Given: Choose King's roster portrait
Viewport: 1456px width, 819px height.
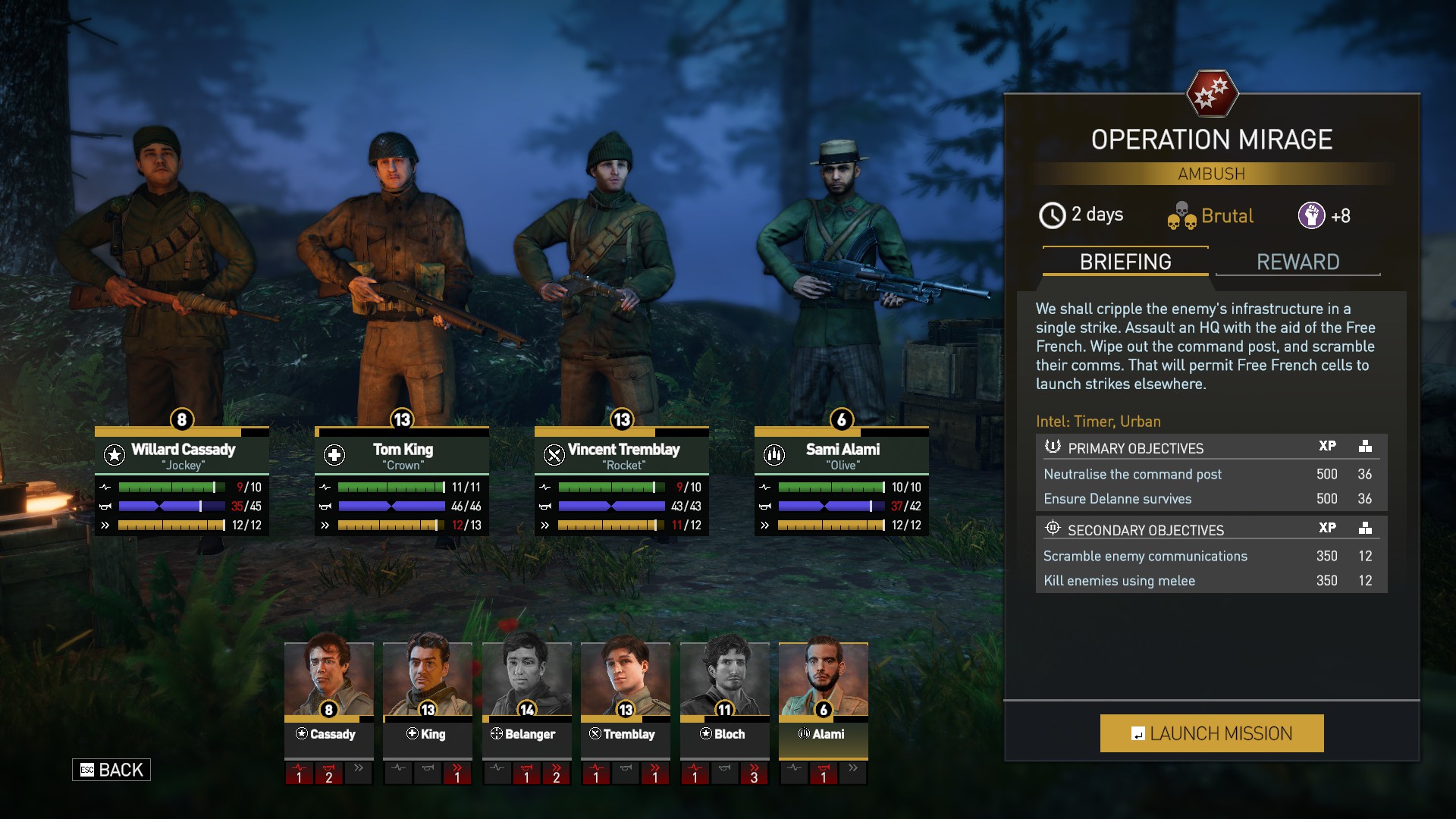Looking at the screenshot, I should [x=428, y=679].
